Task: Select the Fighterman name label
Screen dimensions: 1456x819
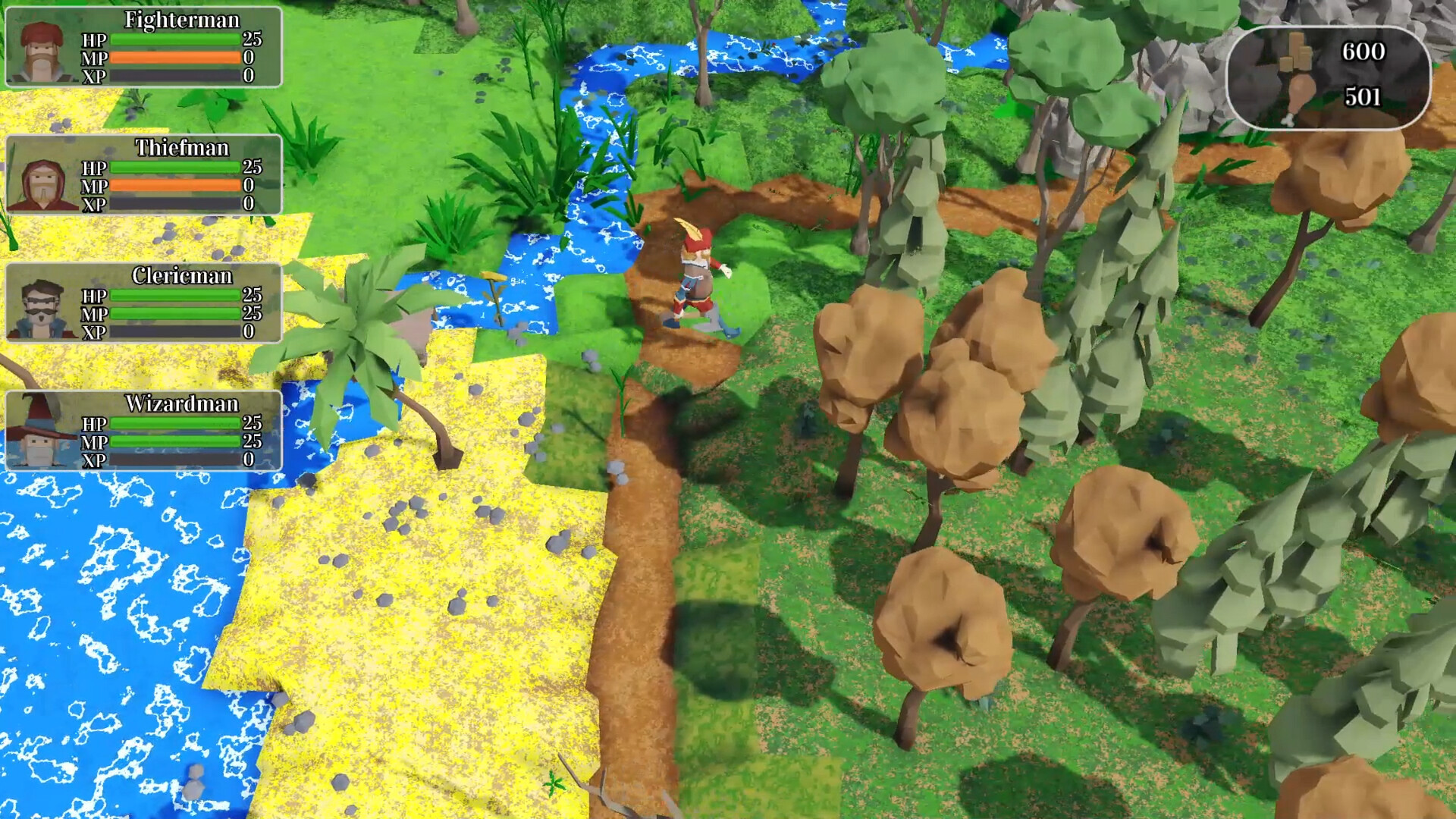Action: click(x=182, y=21)
